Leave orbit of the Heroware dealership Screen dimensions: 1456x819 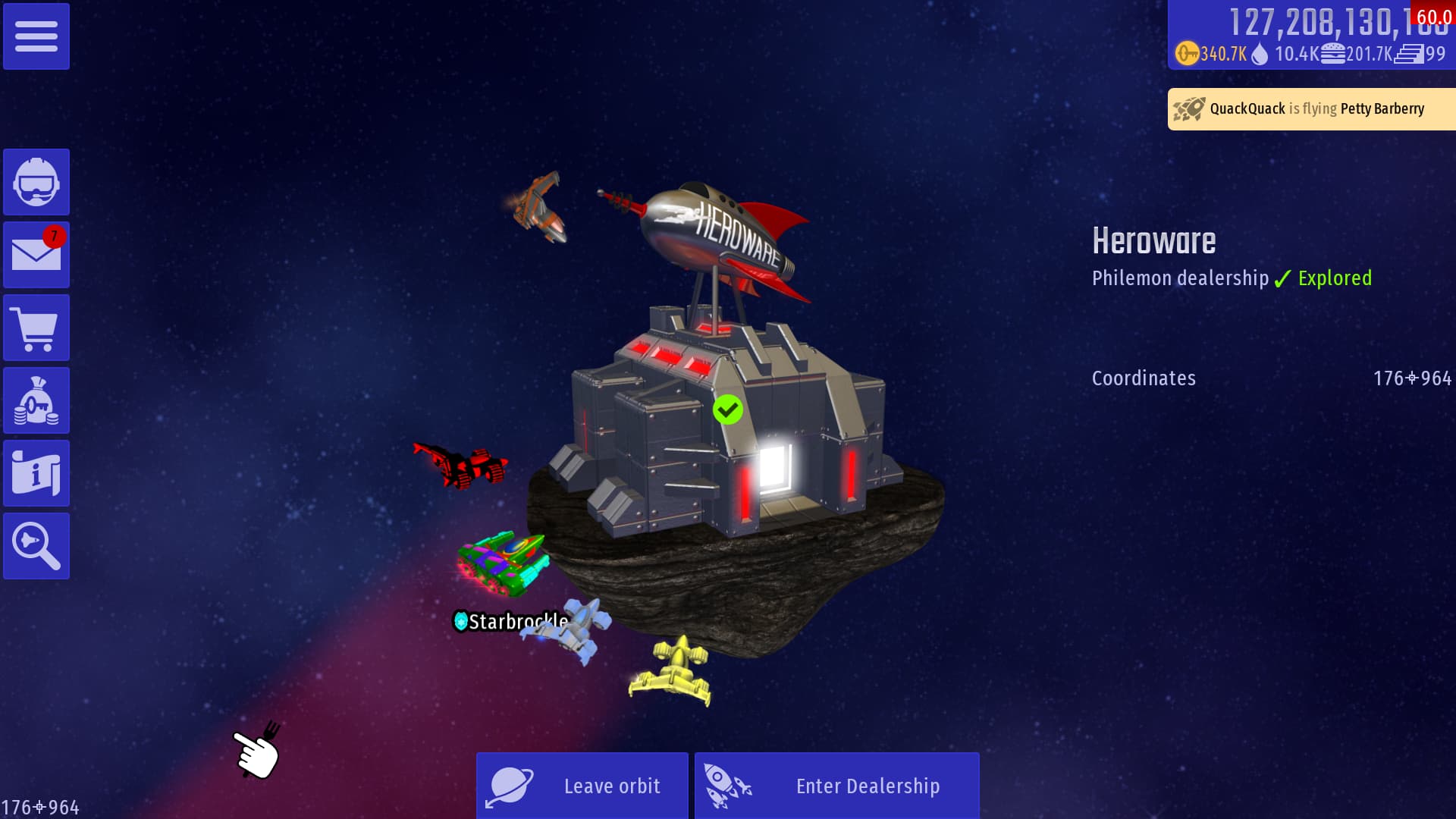582,786
